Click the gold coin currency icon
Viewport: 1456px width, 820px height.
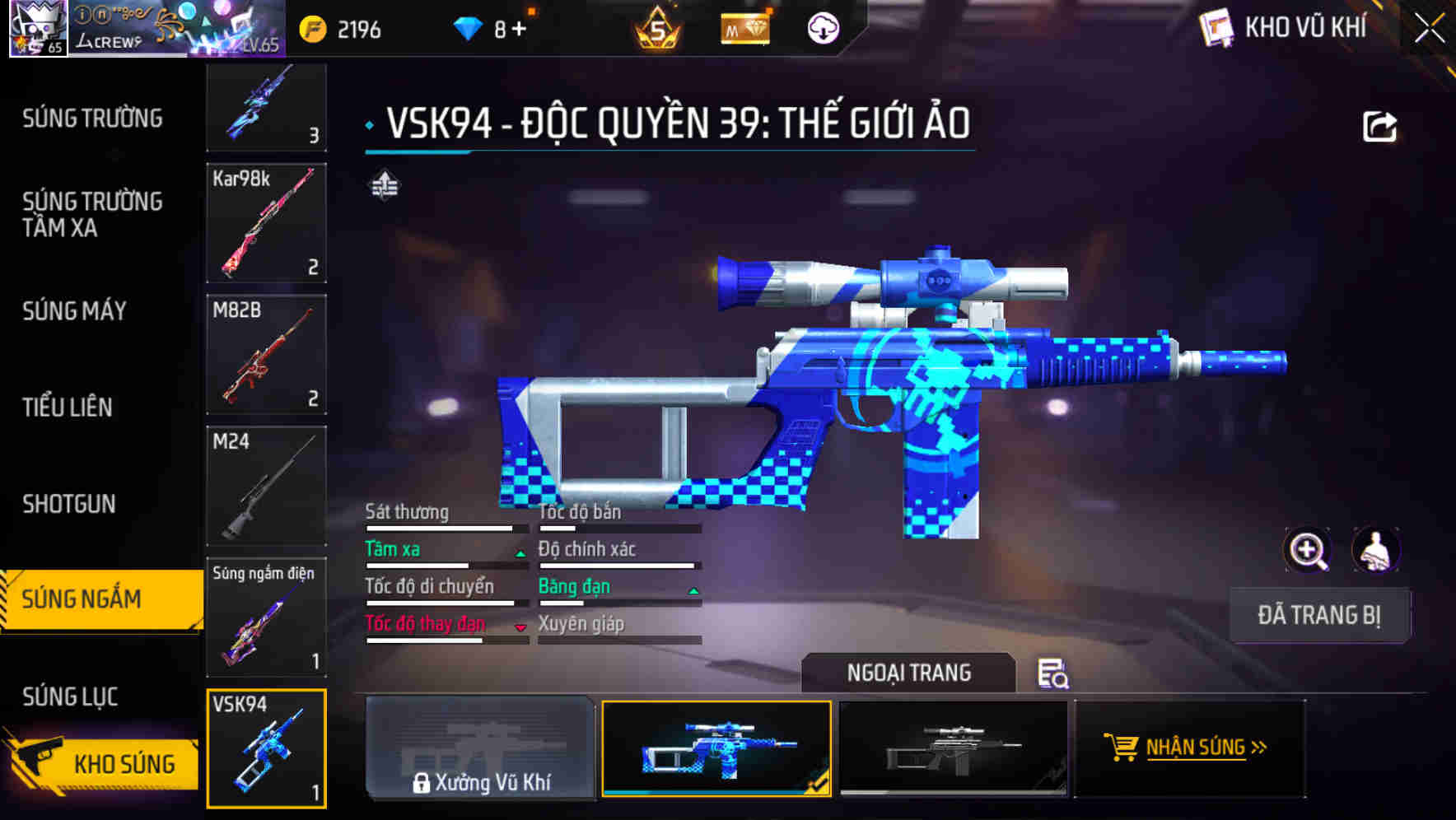313,27
